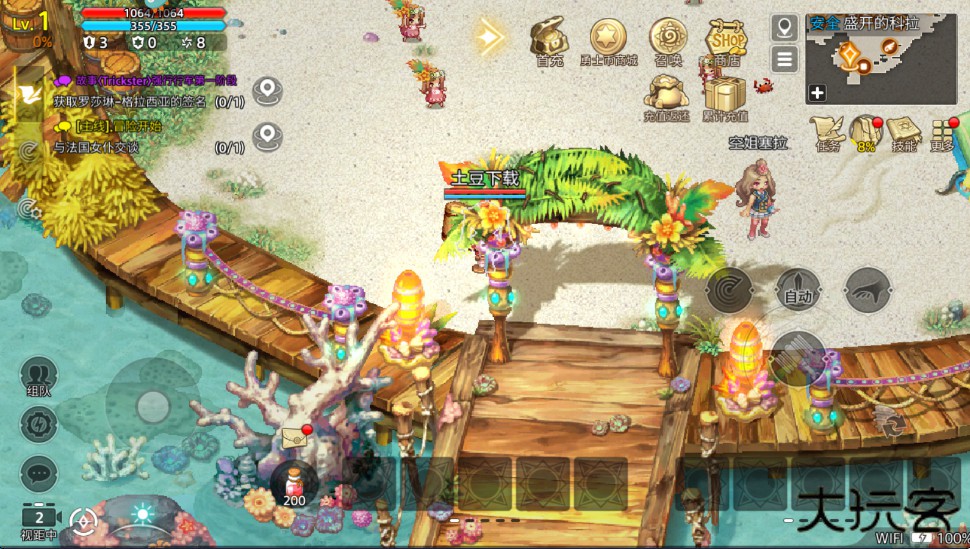Use the red potion with 200 count

tap(294, 483)
